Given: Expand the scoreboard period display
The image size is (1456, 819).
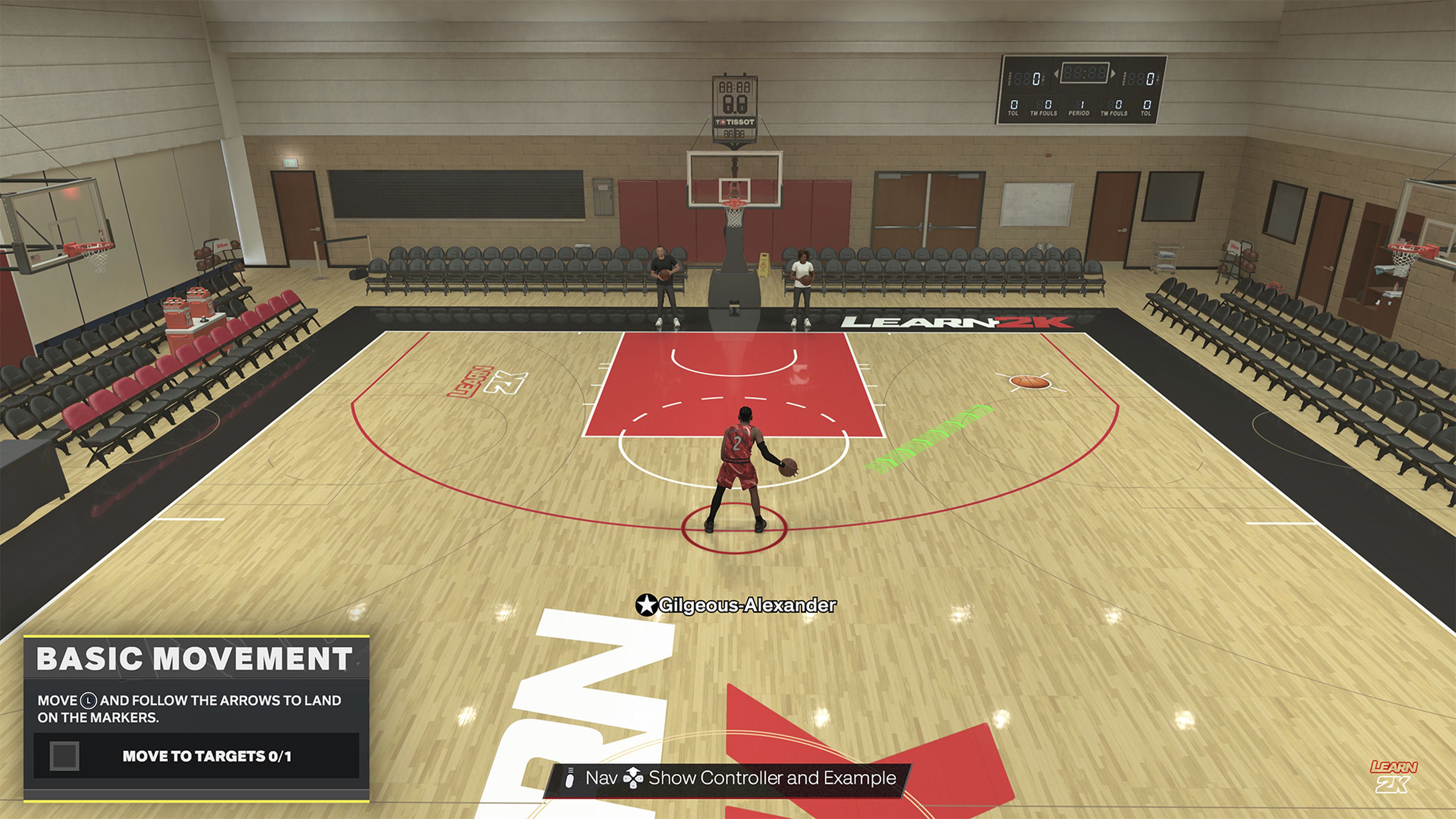Looking at the screenshot, I should [x=1080, y=107].
